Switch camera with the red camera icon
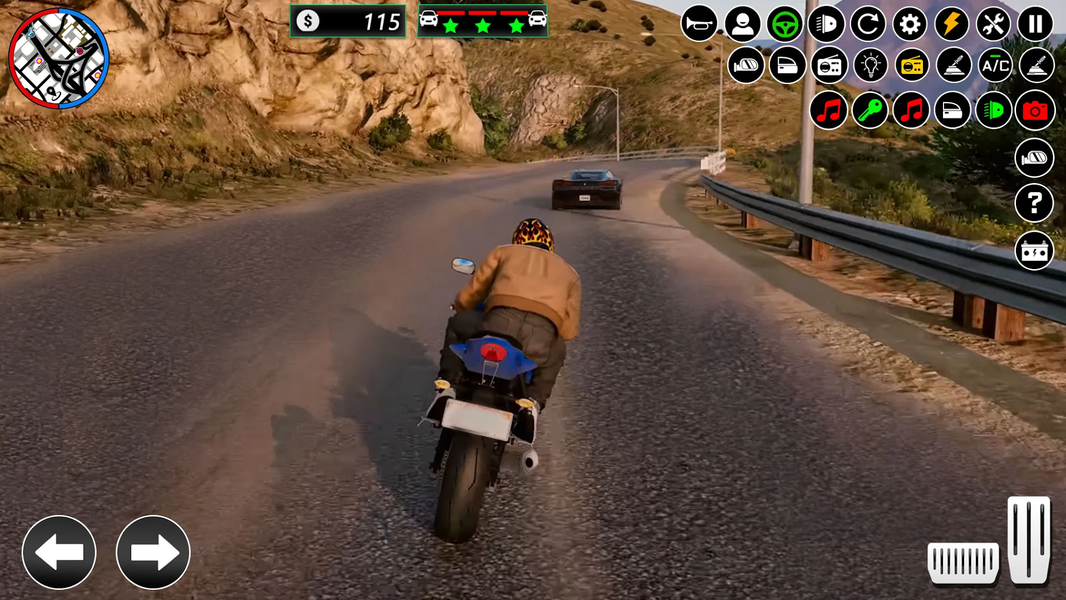1066x600 pixels. pos(1035,110)
